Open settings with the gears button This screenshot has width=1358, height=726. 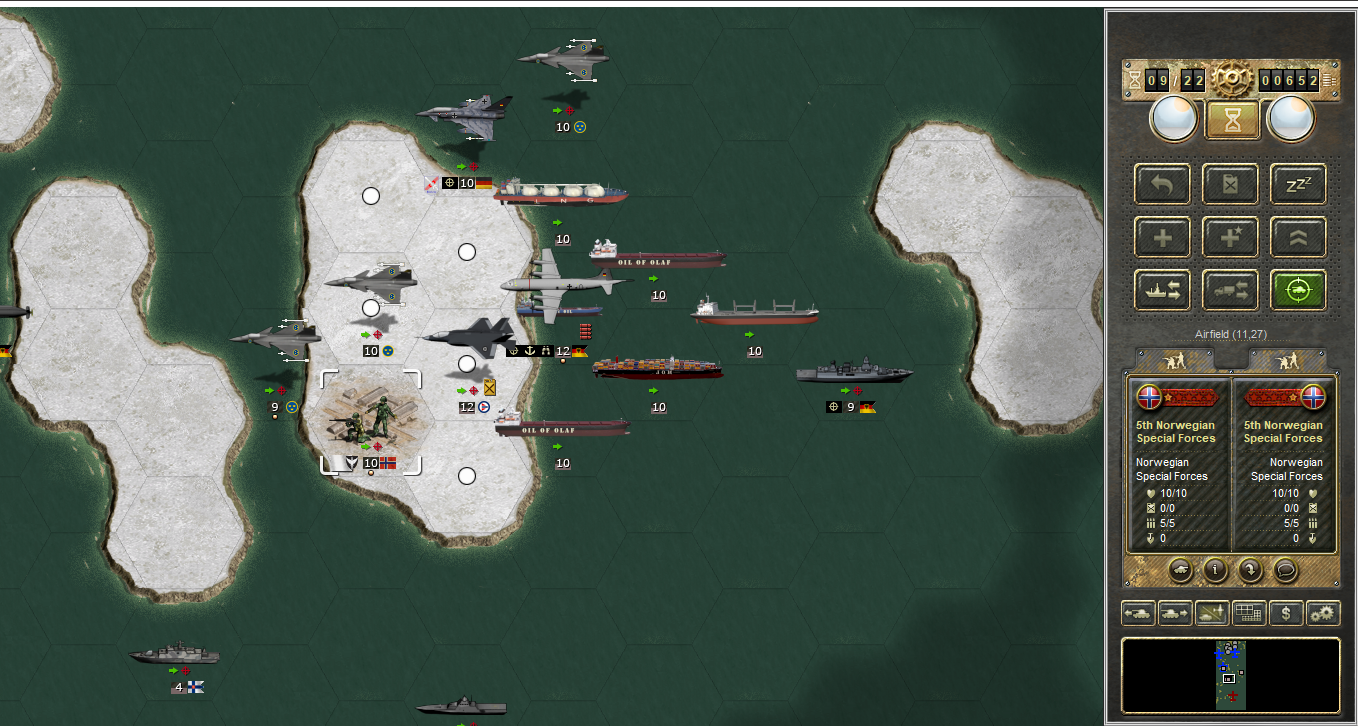[x=1323, y=613]
